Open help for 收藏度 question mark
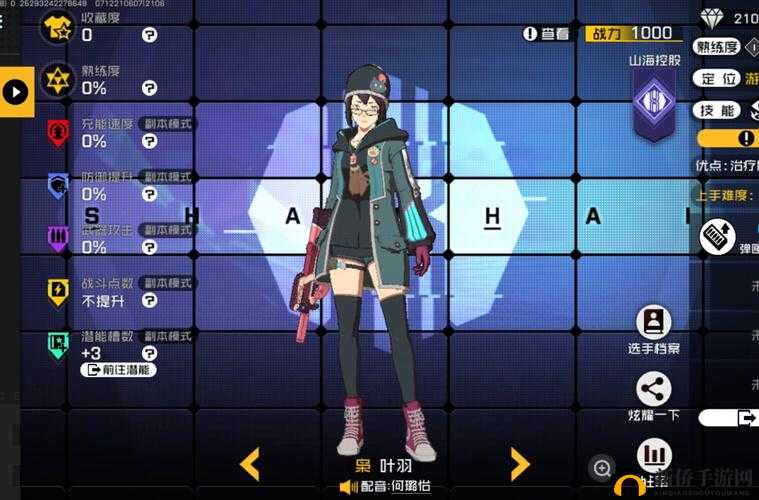 click(x=149, y=35)
